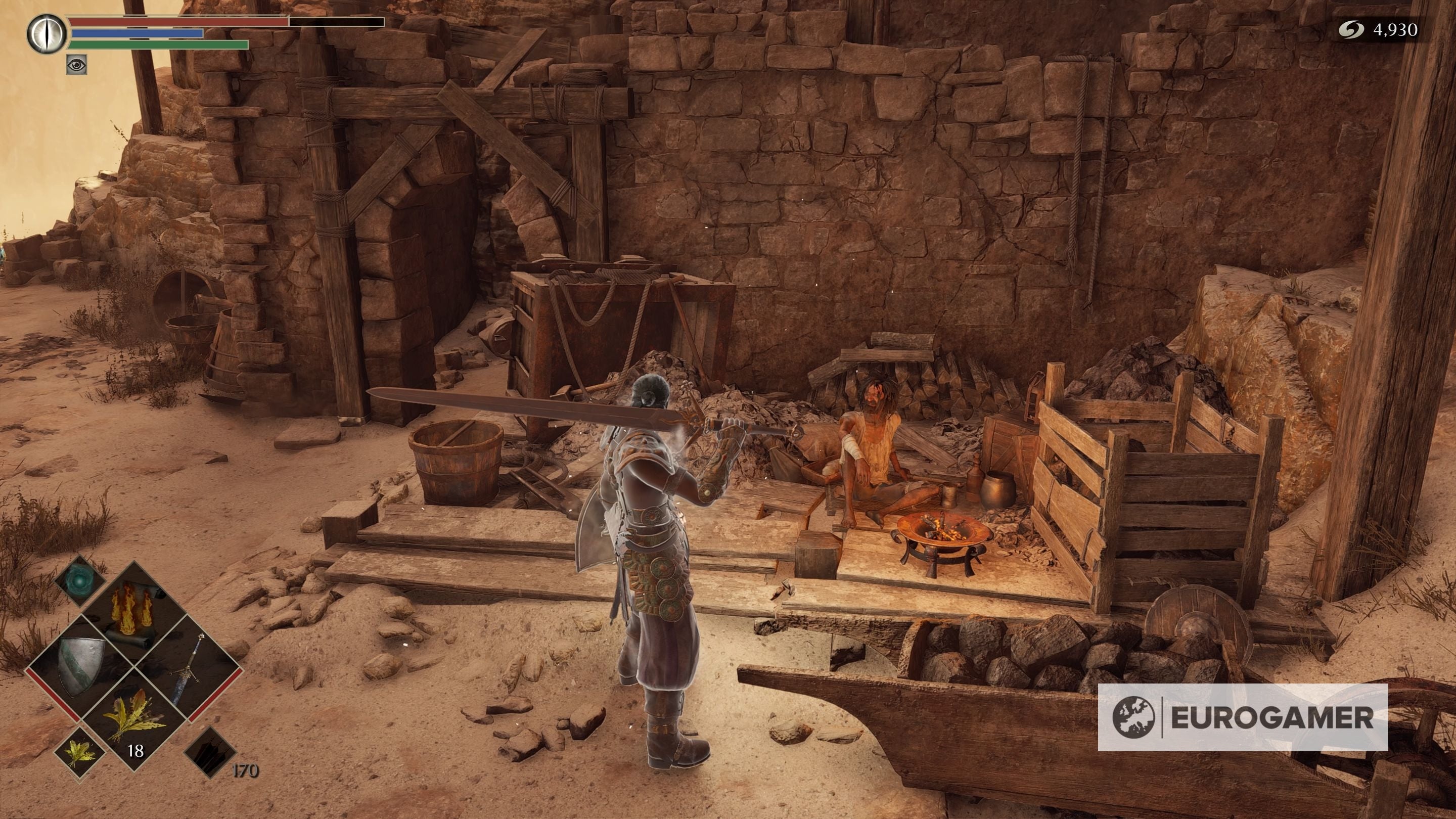Click the arrows ammo slot
This screenshot has height=819, width=1456.
pos(210,752)
